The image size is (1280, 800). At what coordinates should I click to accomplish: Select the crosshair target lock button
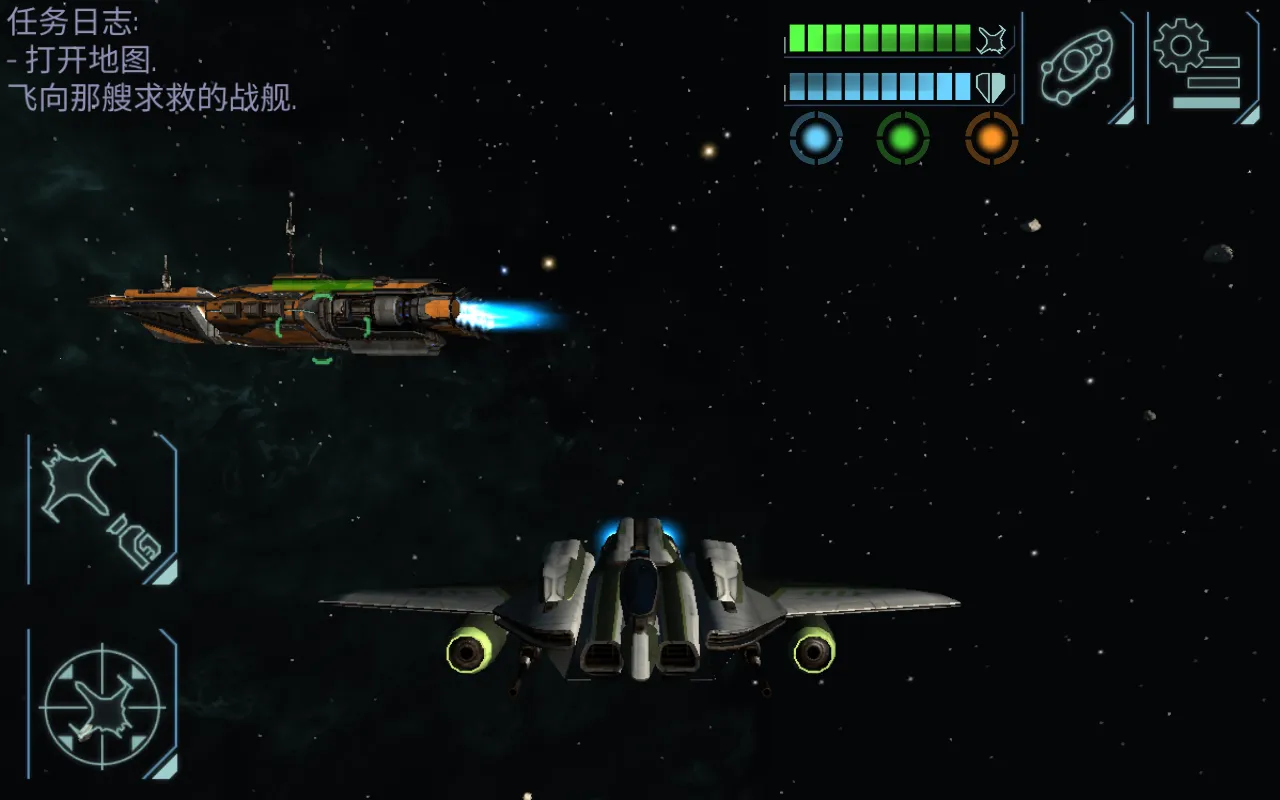coord(102,705)
